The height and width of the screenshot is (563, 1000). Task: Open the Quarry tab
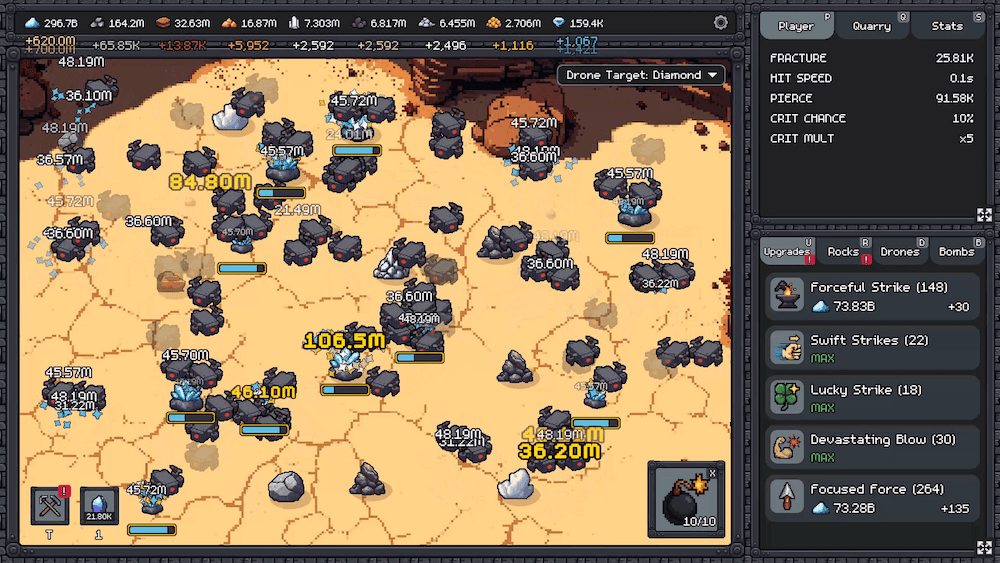(872, 26)
